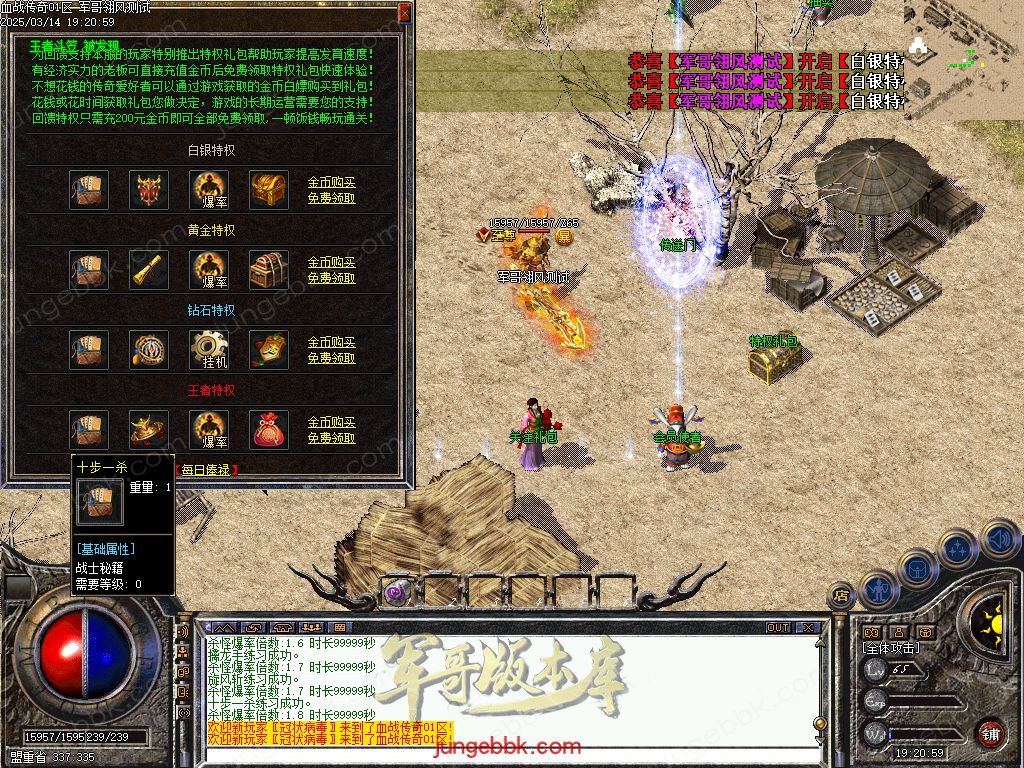Open the skills panel with sparkle icon

pos(958,548)
